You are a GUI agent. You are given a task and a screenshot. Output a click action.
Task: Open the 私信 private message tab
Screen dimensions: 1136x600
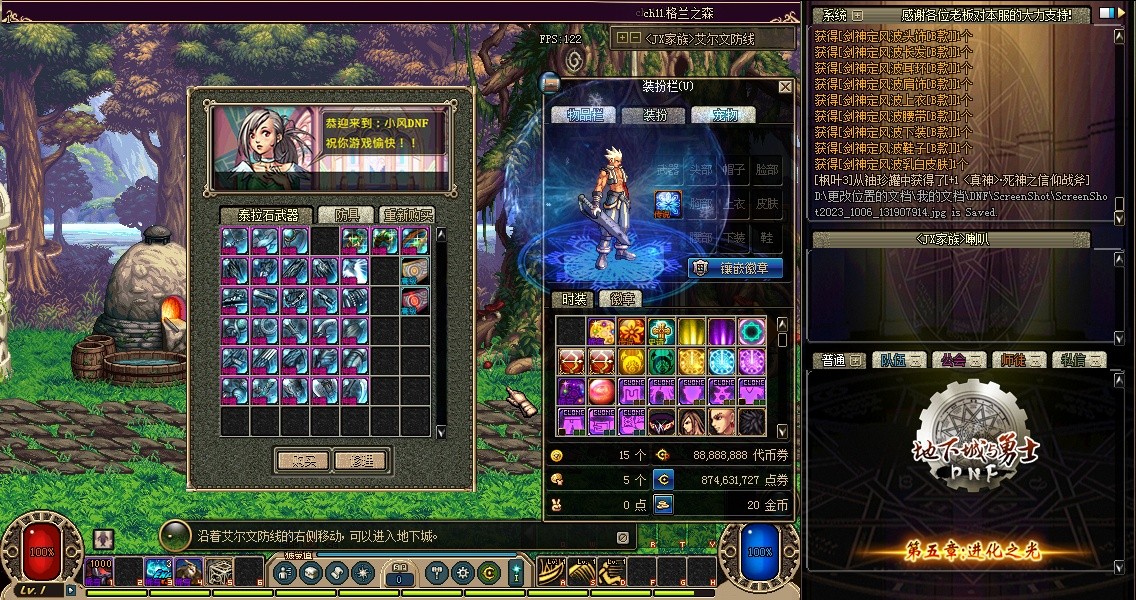click(1077, 360)
